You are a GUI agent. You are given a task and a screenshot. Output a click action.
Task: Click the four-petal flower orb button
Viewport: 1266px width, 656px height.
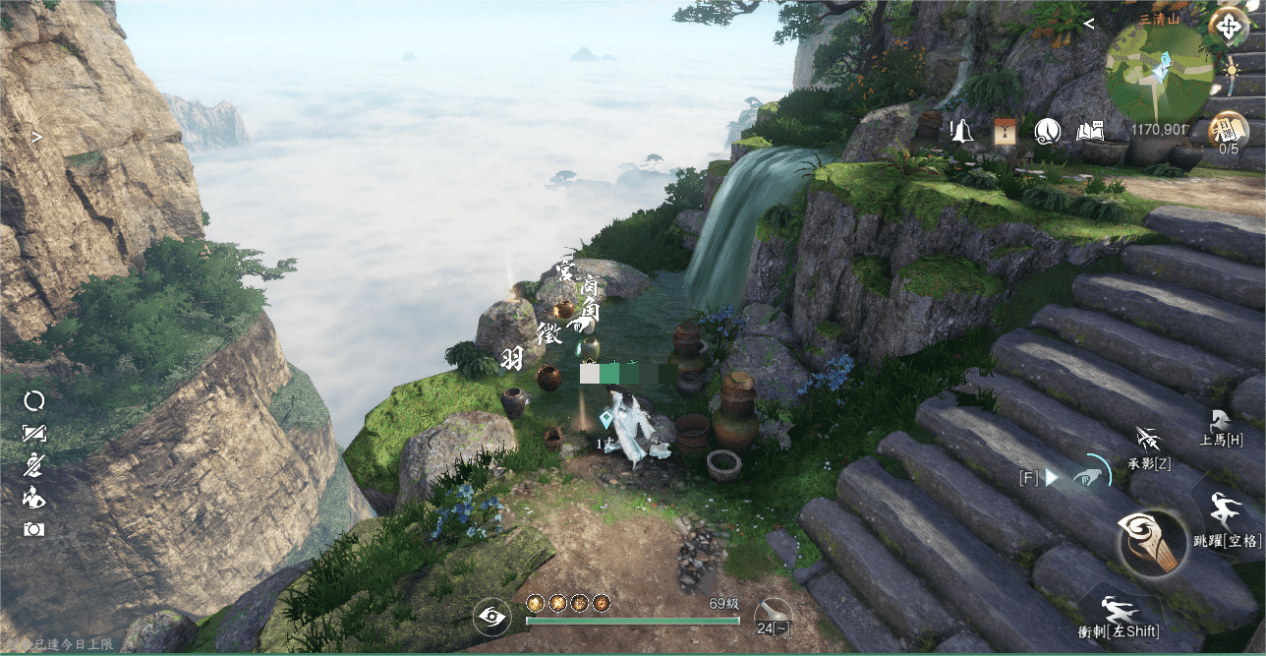coord(1227,26)
